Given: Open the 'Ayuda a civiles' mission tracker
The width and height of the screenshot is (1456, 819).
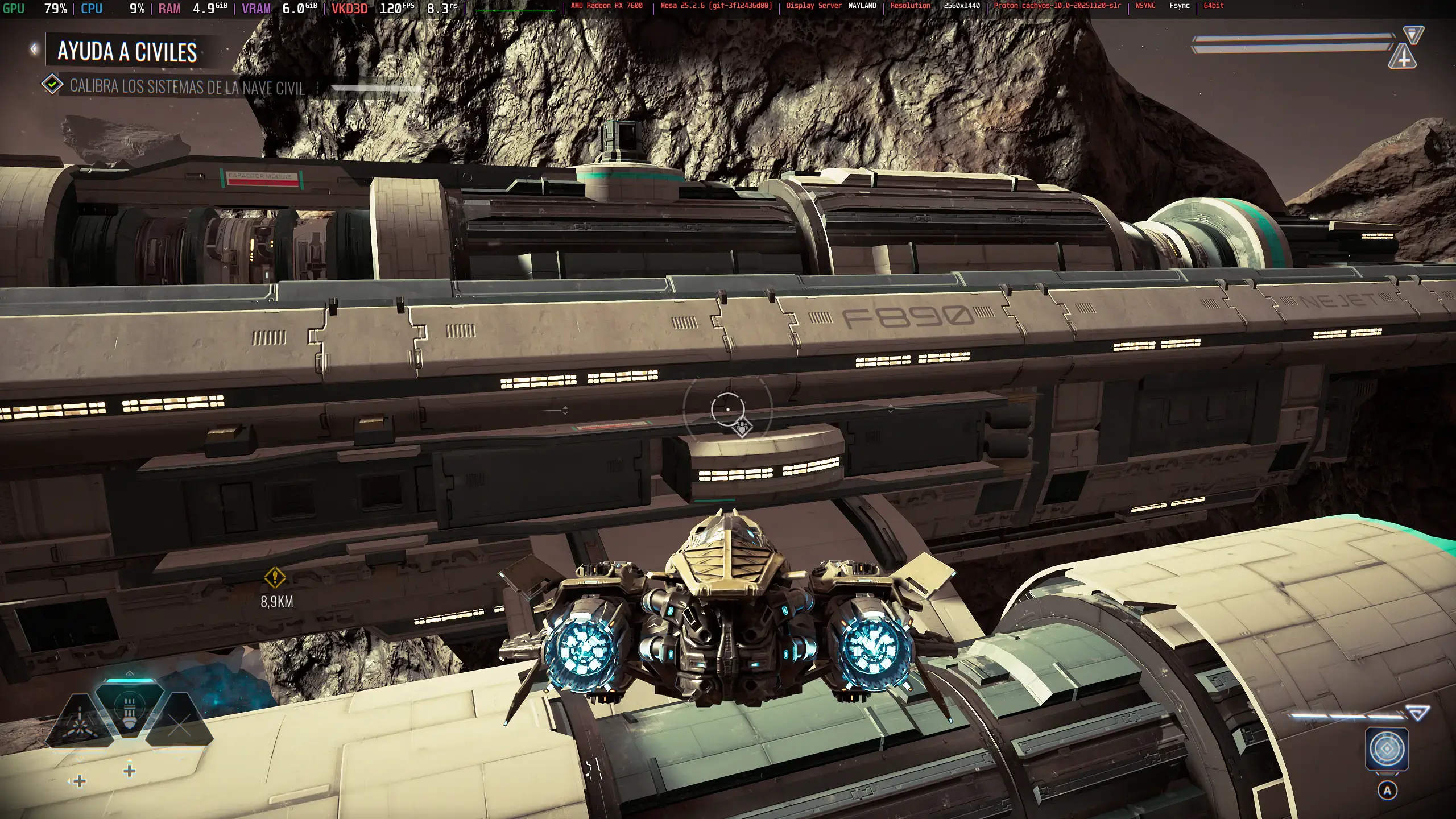Looking at the screenshot, I should tap(127, 52).
